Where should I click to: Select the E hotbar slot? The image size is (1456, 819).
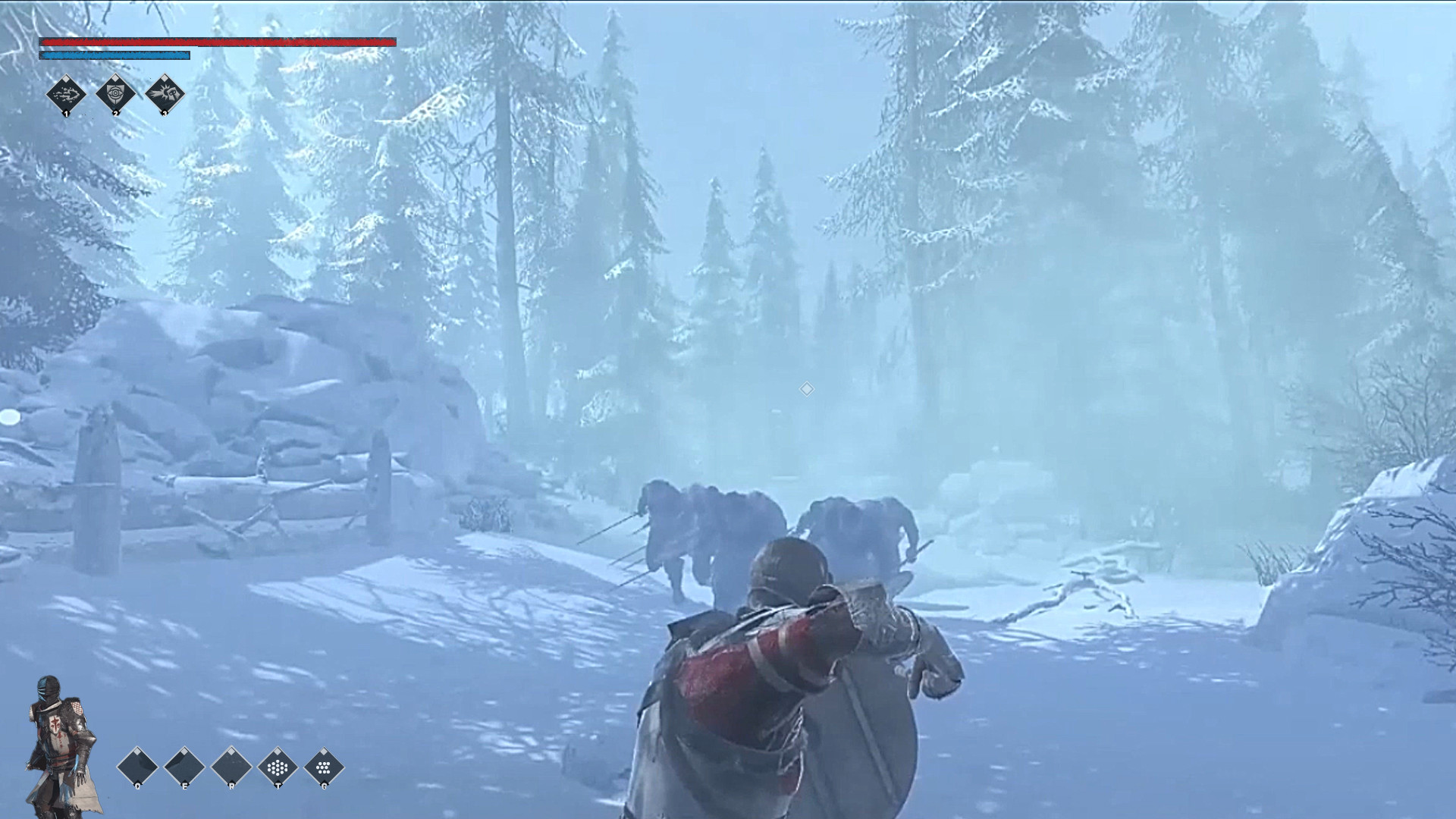(x=184, y=766)
